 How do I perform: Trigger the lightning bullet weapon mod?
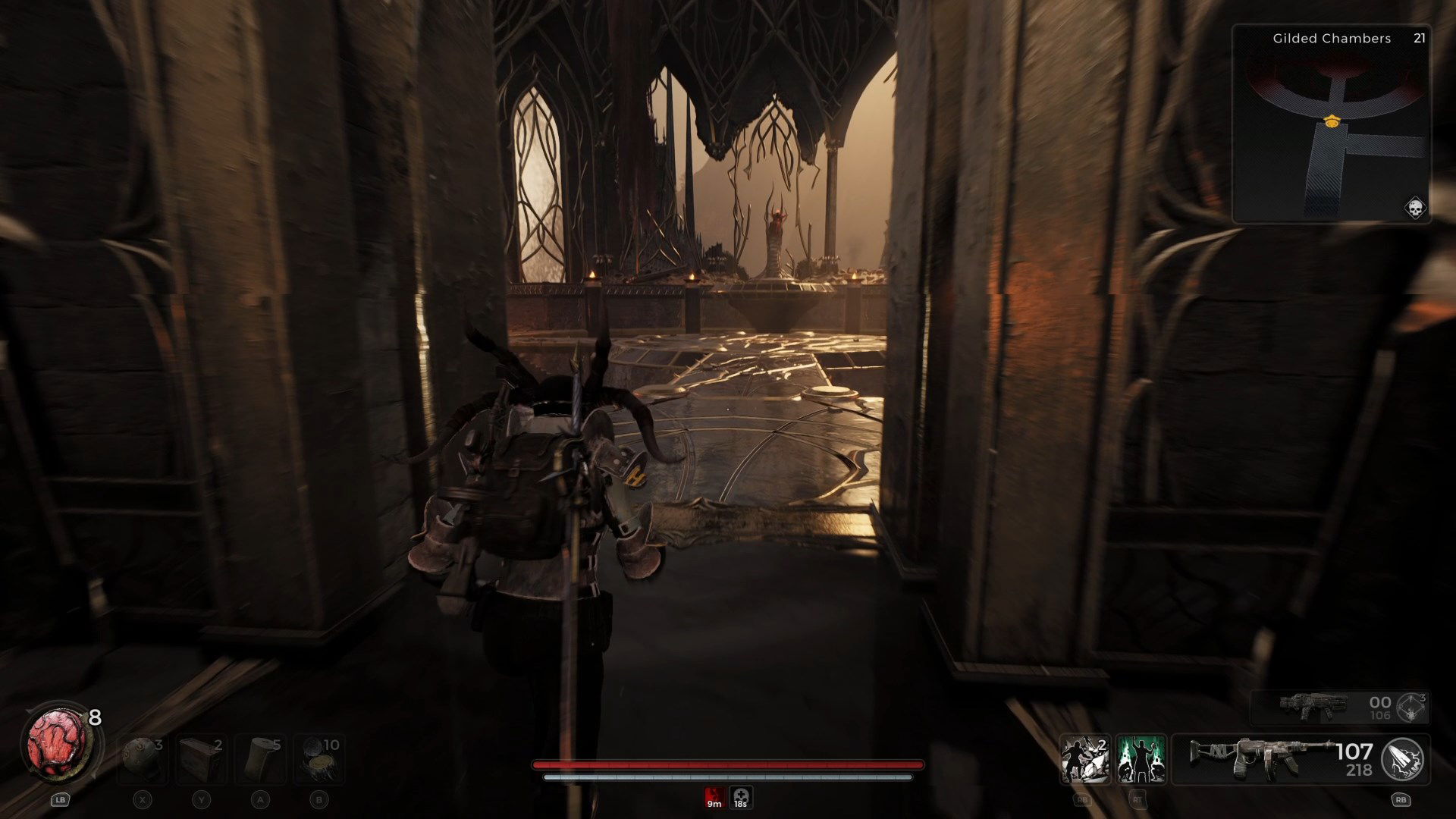tap(1402, 759)
